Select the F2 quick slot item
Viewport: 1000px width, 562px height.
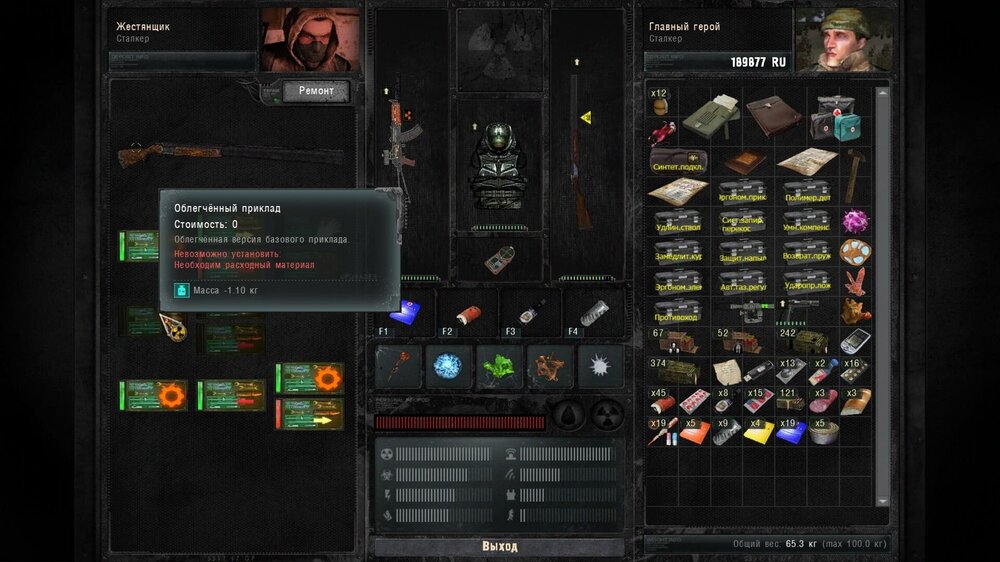pyautogui.click(x=468, y=312)
